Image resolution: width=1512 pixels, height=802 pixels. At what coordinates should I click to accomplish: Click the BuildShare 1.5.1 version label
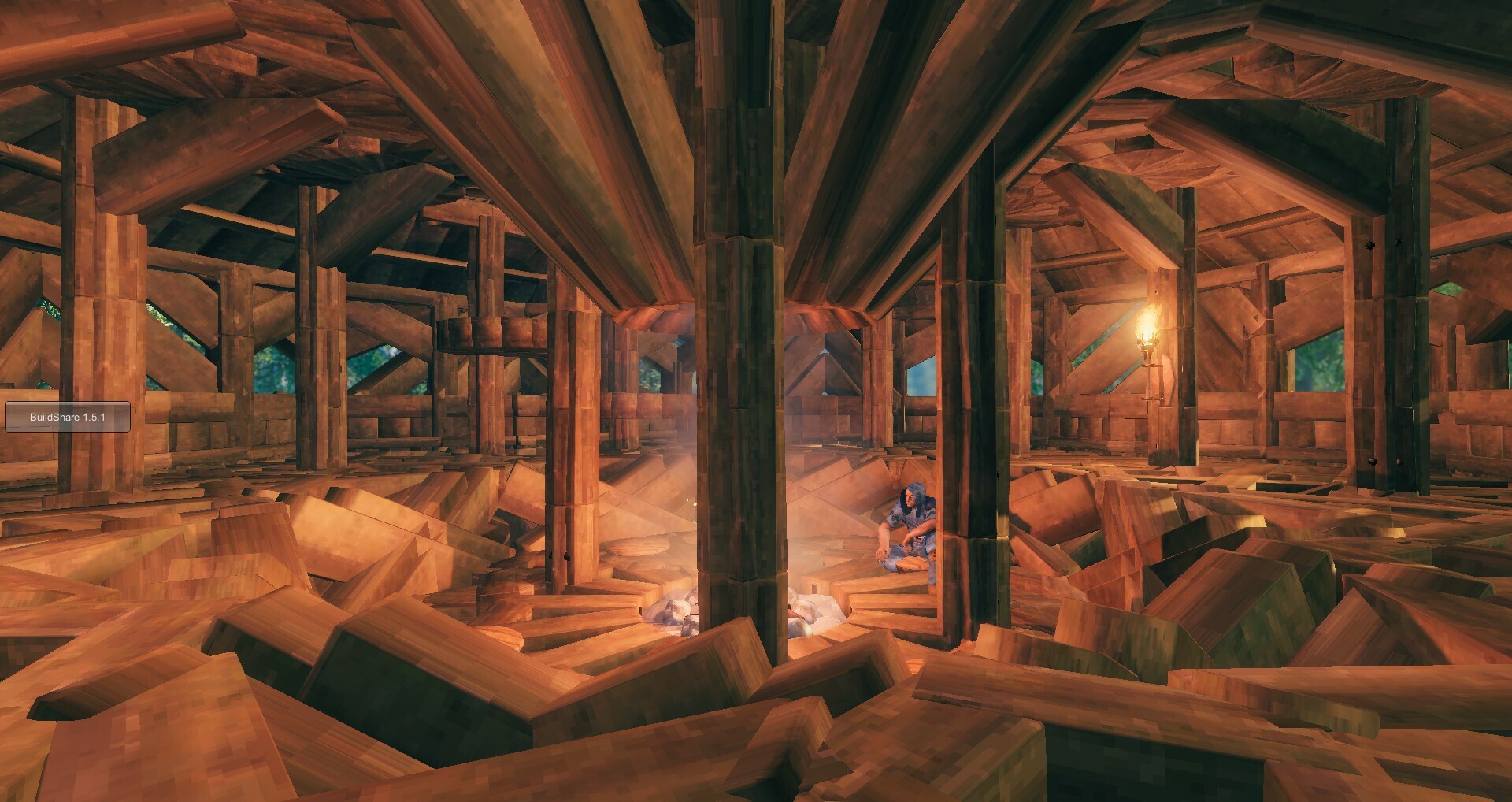click(67, 417)
